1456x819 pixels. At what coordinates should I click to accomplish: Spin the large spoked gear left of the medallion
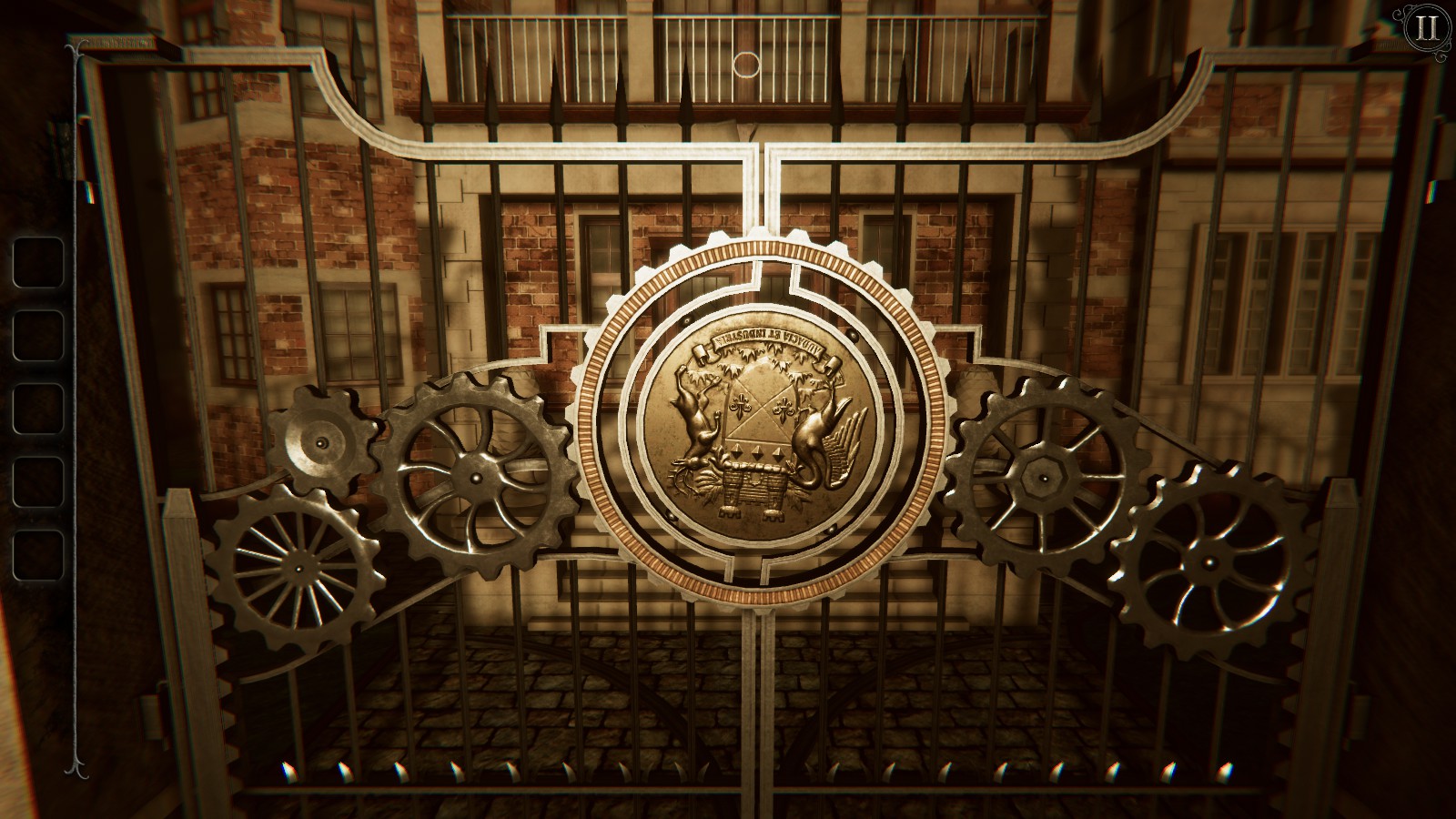pos(476,477)
